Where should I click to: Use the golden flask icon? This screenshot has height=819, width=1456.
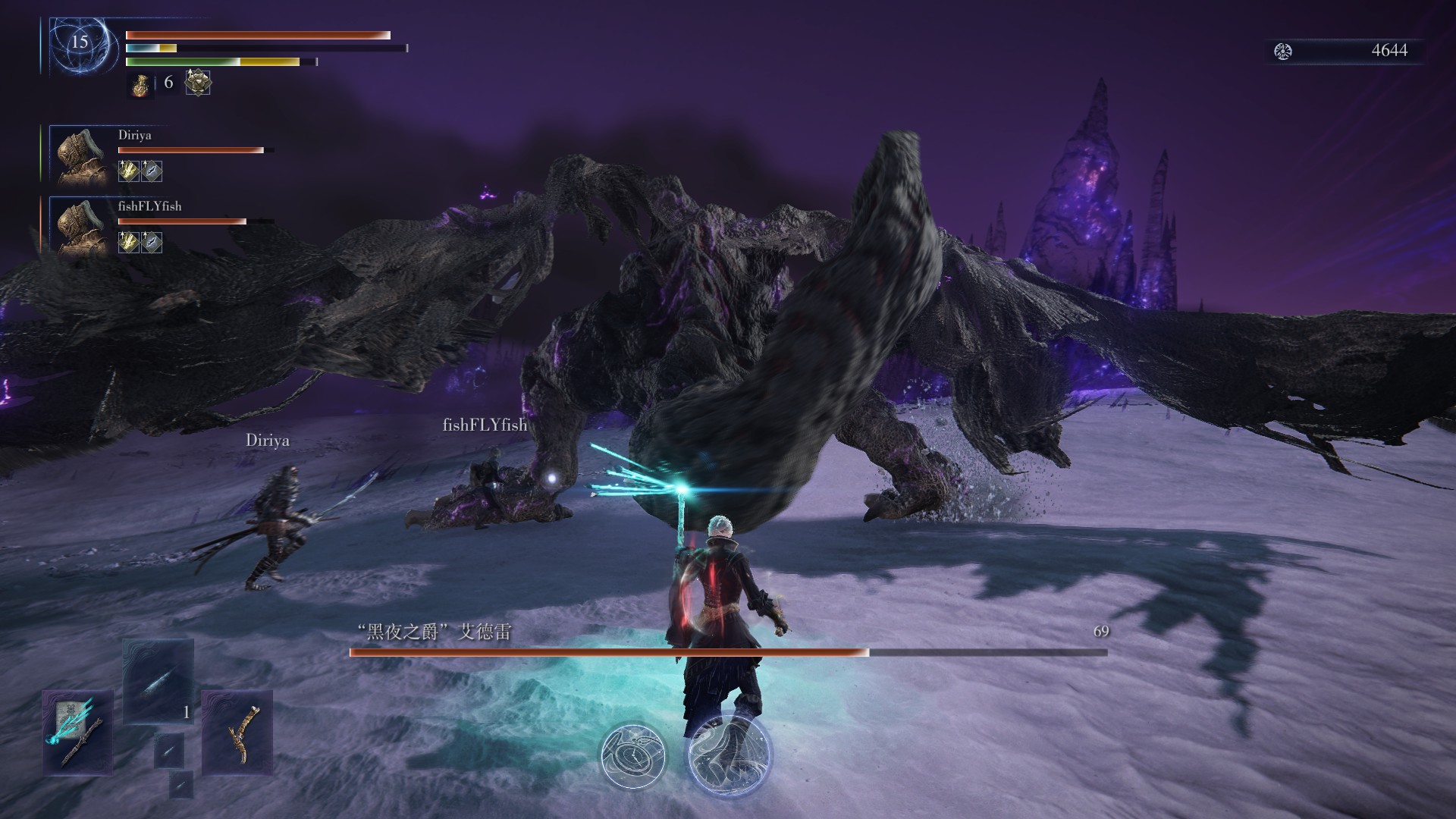(x=140, y=83)
